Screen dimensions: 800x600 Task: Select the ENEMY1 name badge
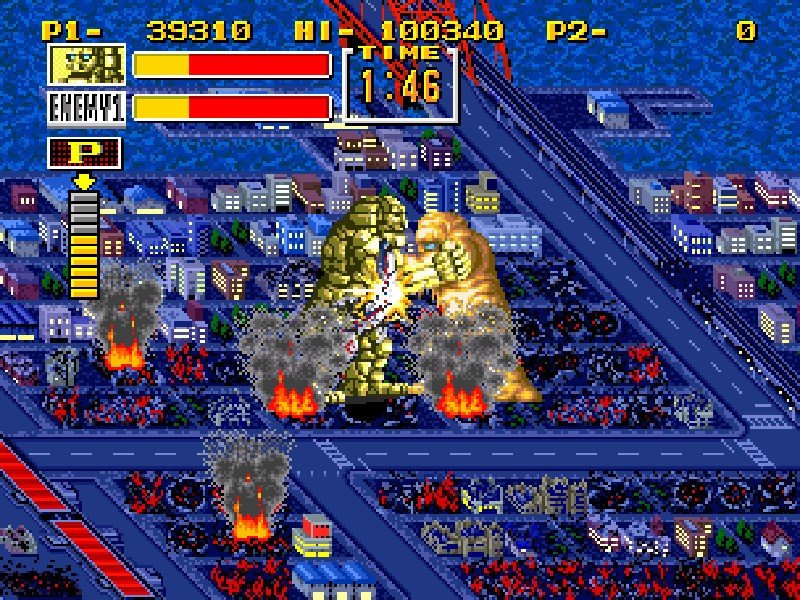(x=85, y=107)
